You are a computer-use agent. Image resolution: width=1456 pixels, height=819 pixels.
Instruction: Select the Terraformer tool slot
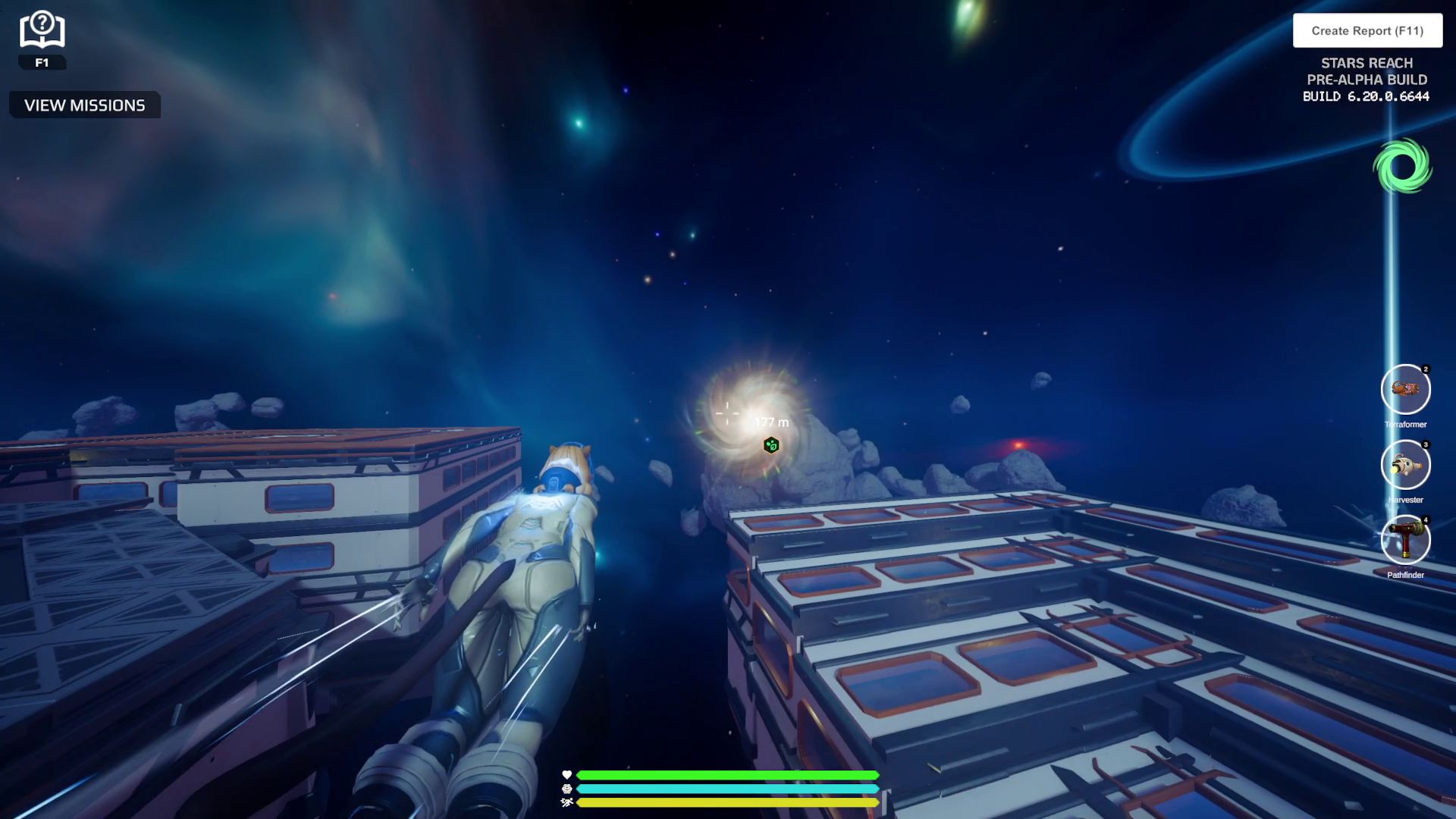[1405, 390]
